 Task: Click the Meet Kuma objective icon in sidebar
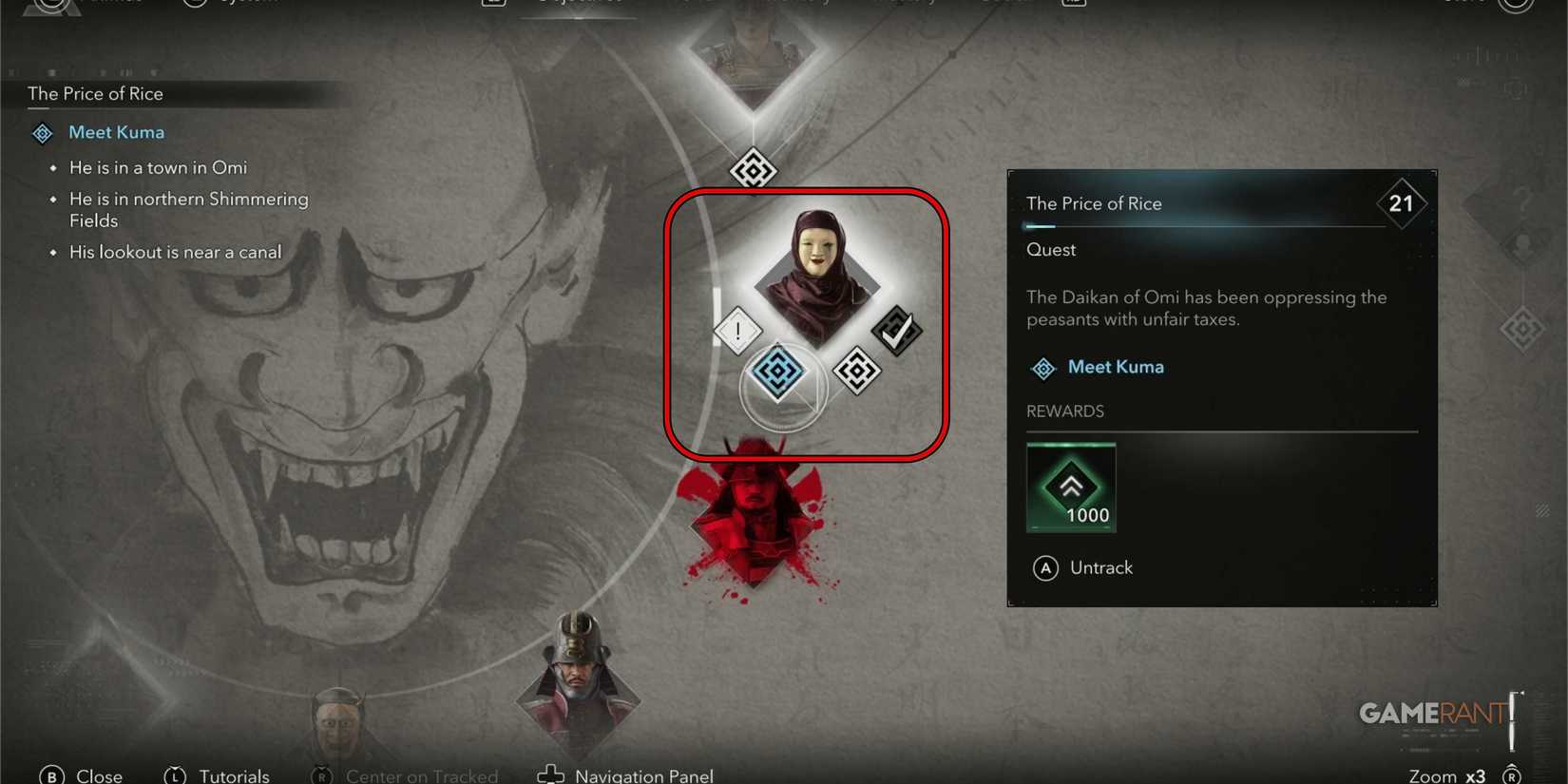[x=42, y=133]
